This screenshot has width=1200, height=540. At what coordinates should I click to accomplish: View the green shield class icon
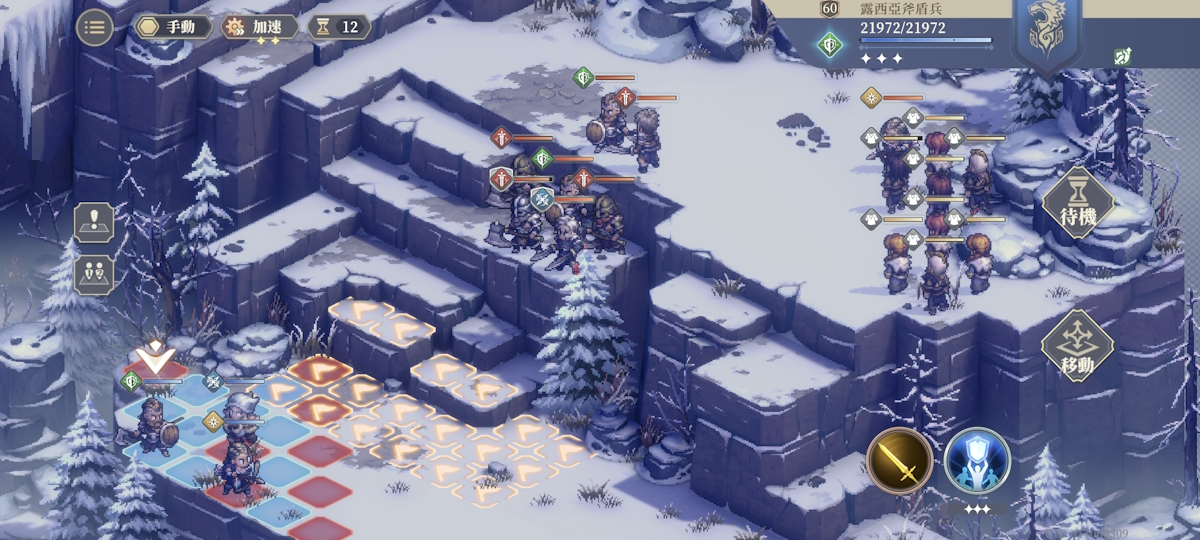click(x=829, y=45)
